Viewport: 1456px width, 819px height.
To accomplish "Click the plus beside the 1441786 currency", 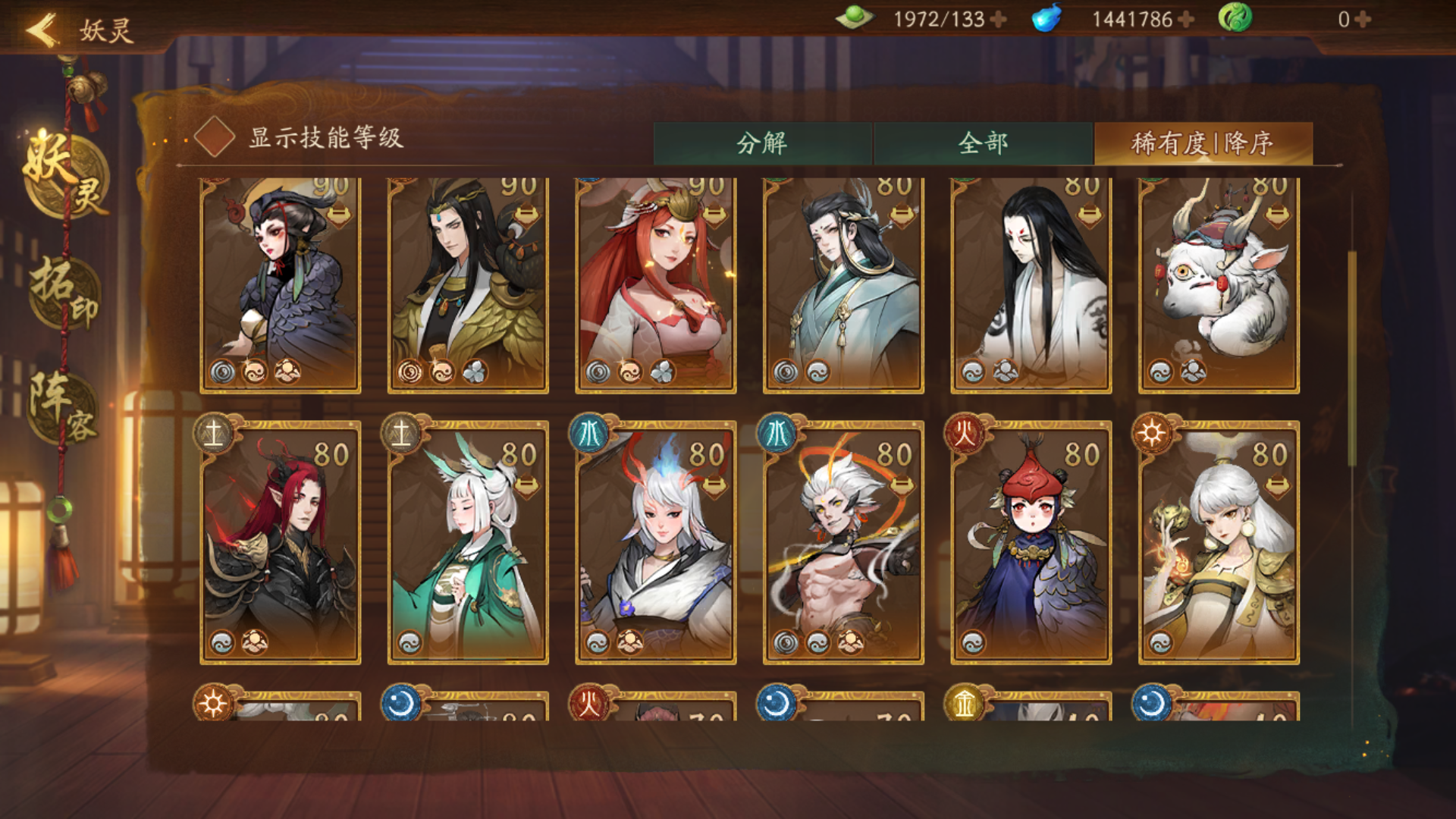I will [1181, 20].
